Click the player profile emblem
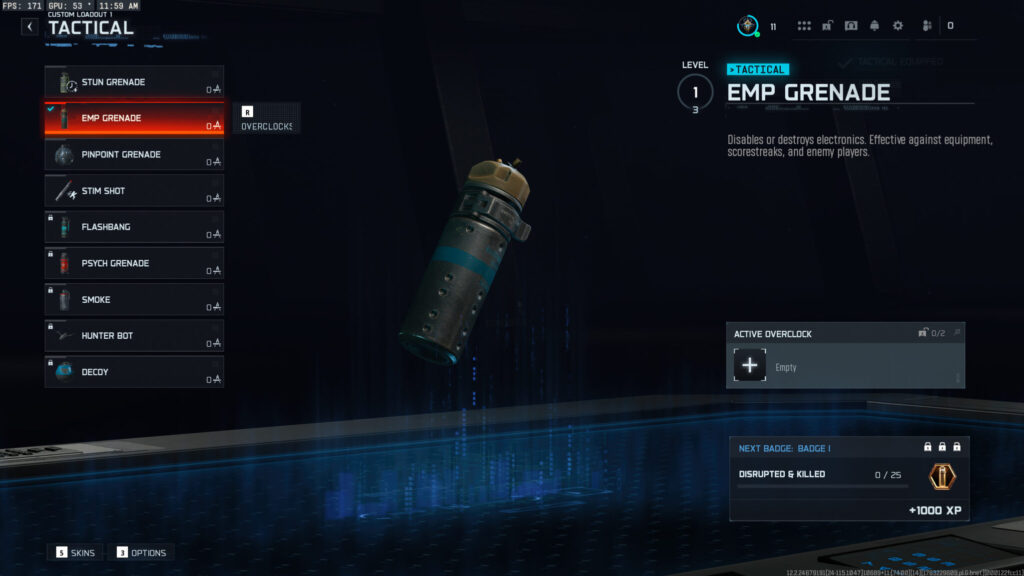This screenshot has width=1024, height=576. point(748,26)
